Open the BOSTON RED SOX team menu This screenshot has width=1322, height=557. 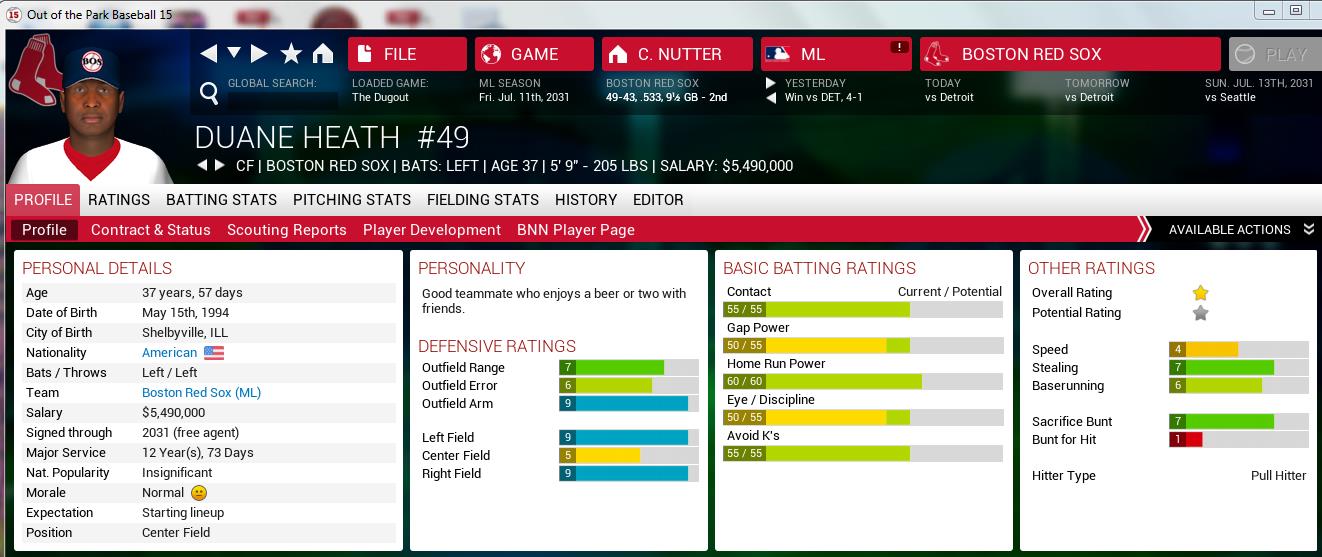[x=1069, y=54]
